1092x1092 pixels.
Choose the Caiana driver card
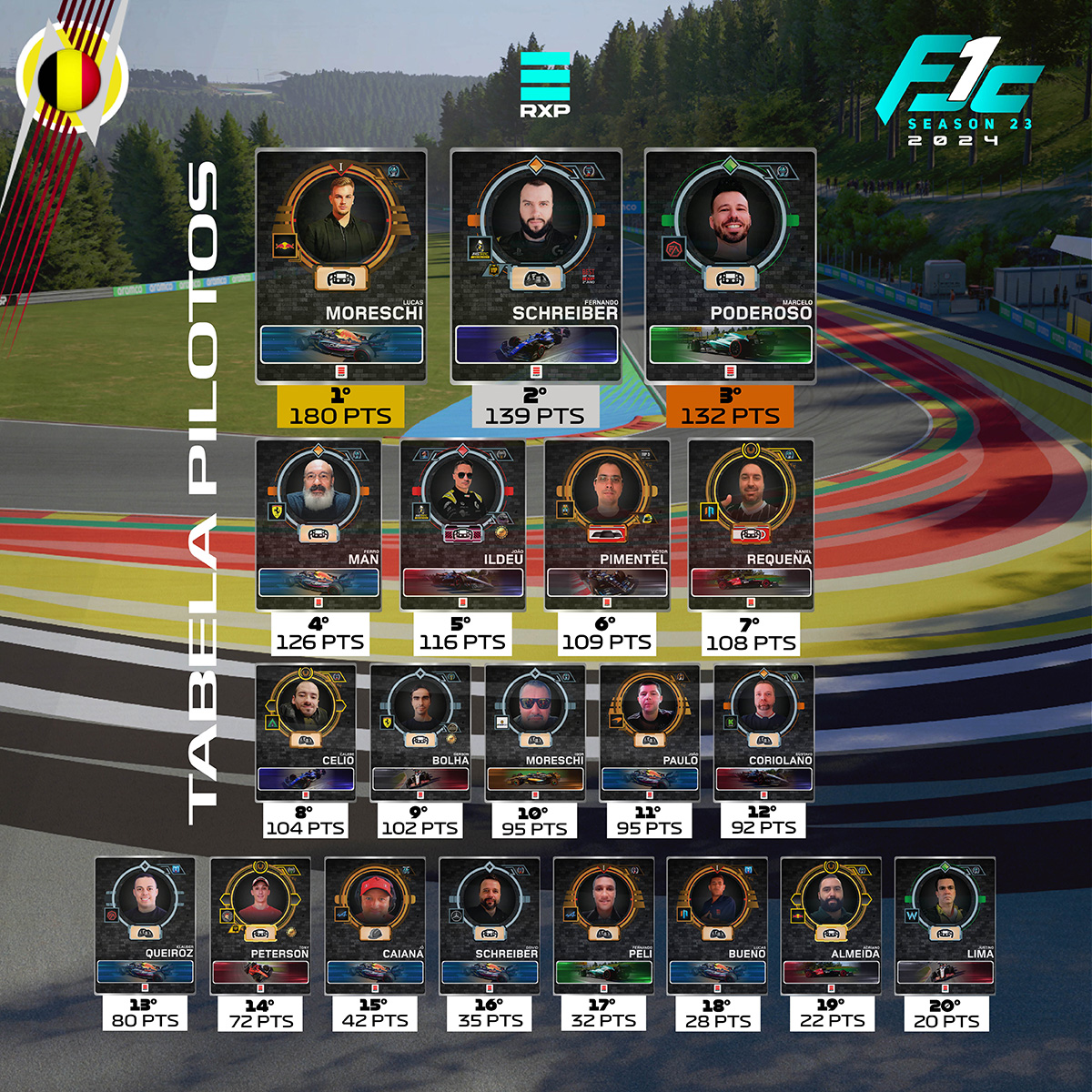click(x=375, y=925)
